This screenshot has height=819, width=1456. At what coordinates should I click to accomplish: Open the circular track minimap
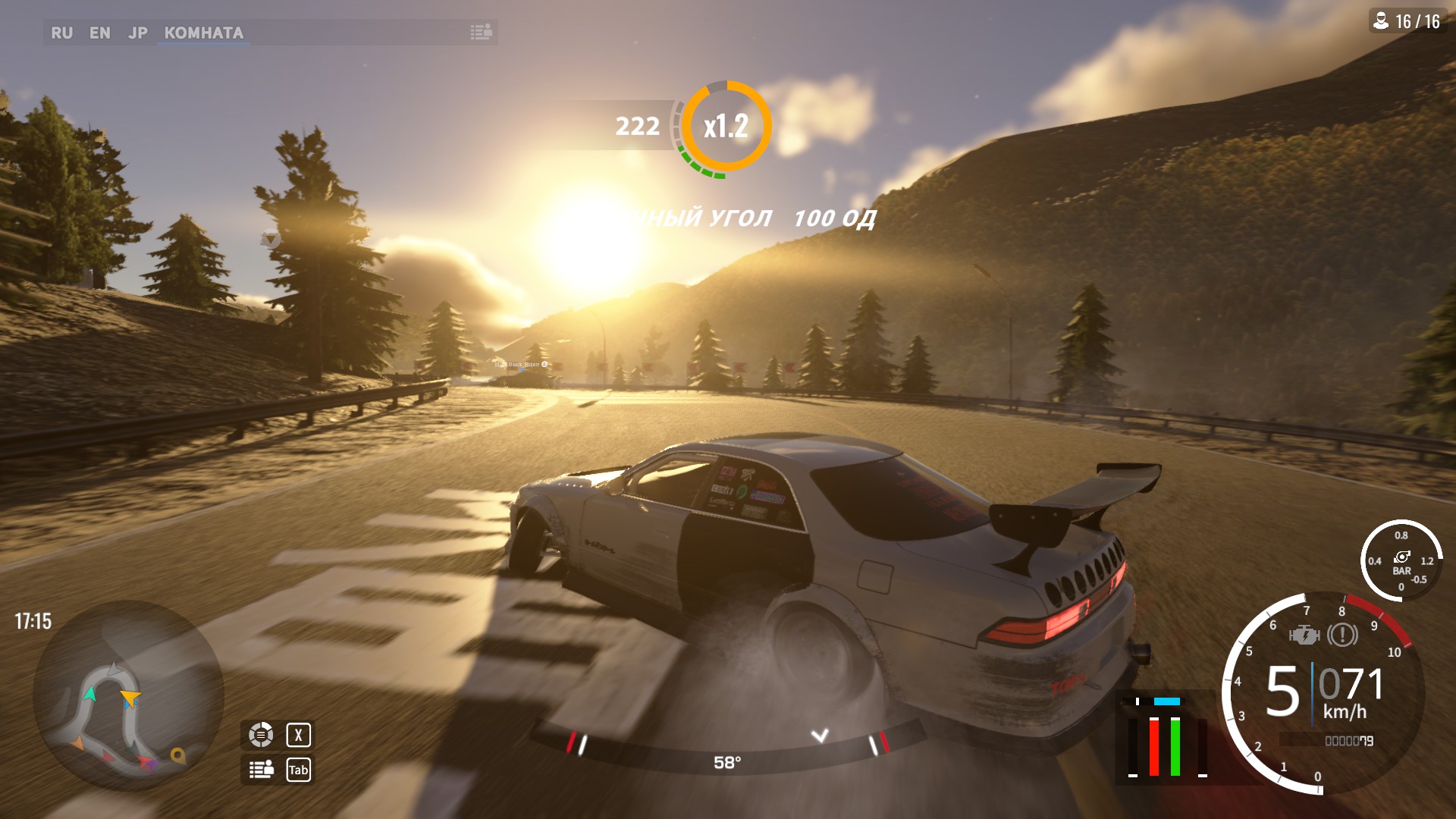pyautogui.click(x=127, y=696)
